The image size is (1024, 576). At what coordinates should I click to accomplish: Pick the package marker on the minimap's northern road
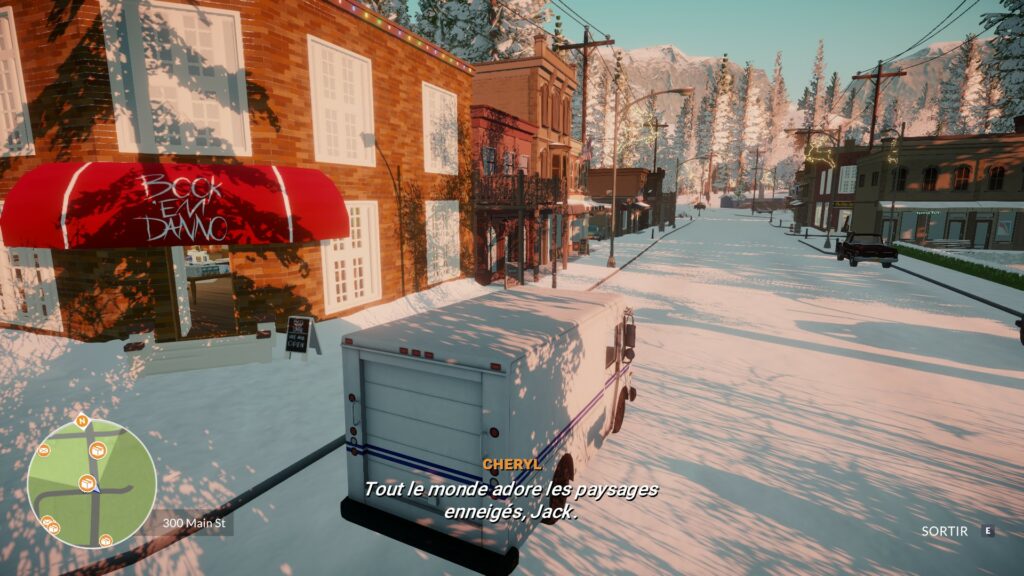click(97, 451)
